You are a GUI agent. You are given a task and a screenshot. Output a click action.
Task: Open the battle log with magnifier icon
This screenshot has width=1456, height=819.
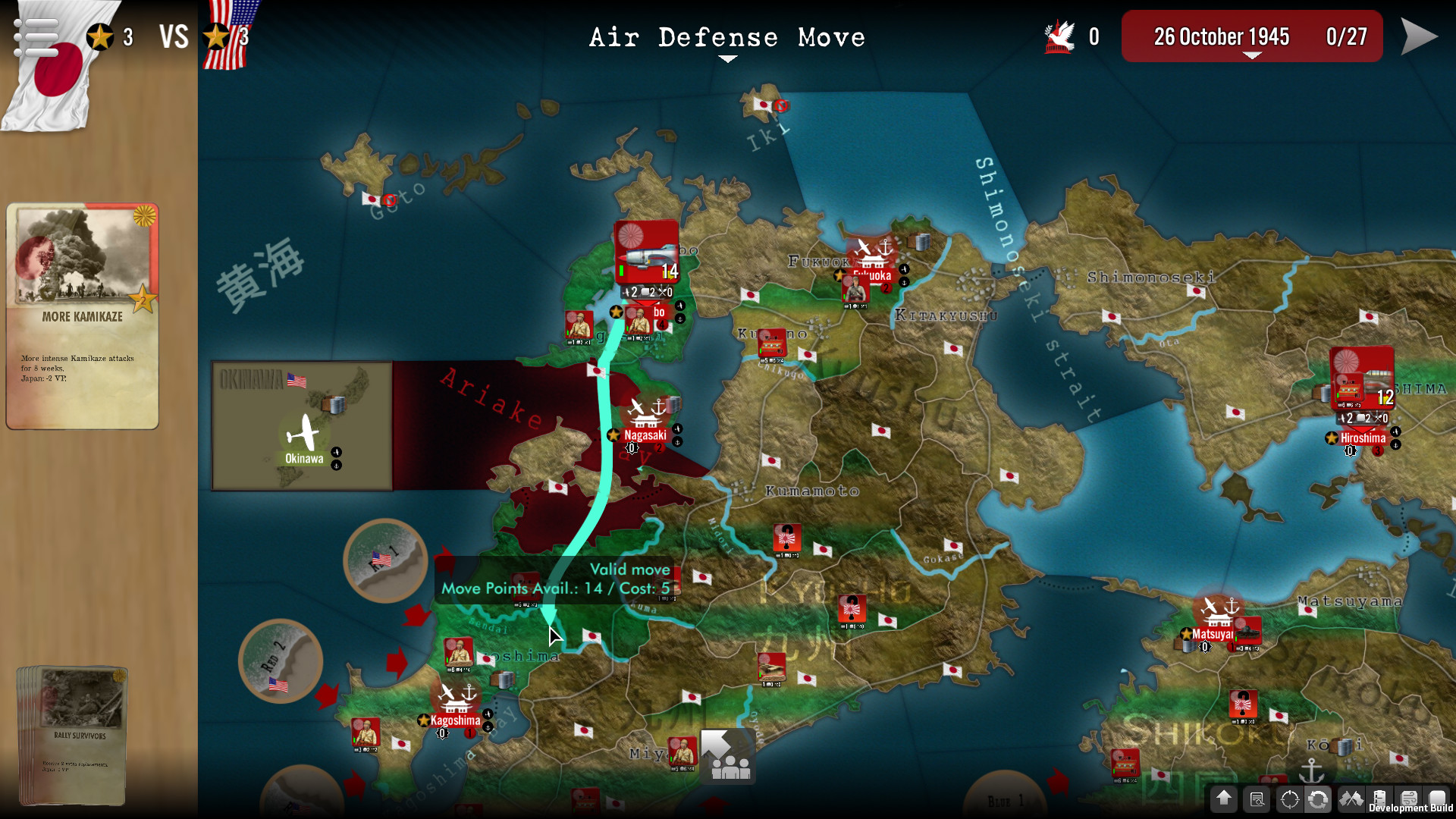click(1257, 800)
